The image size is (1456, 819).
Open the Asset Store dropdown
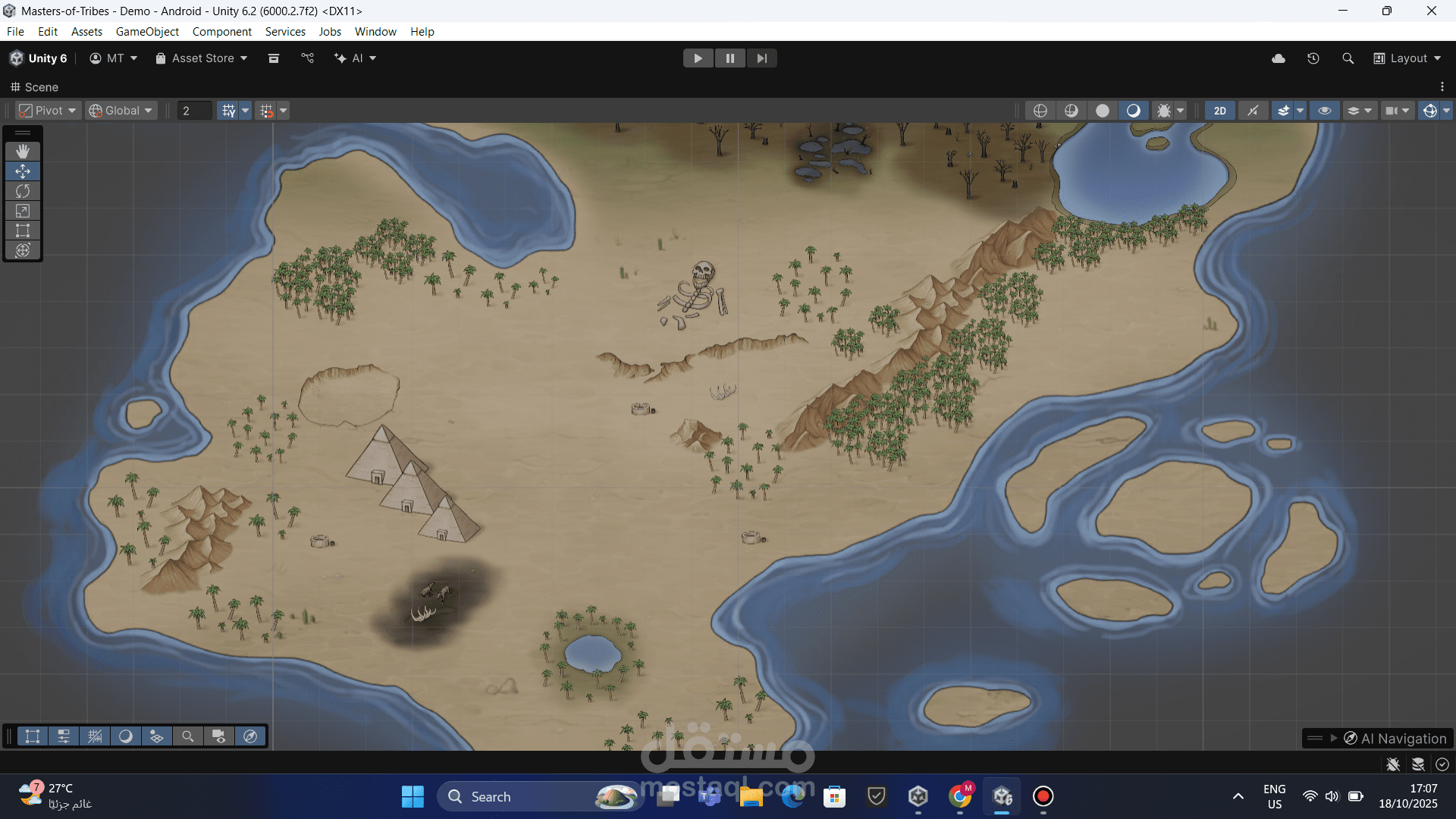point(202,58)
